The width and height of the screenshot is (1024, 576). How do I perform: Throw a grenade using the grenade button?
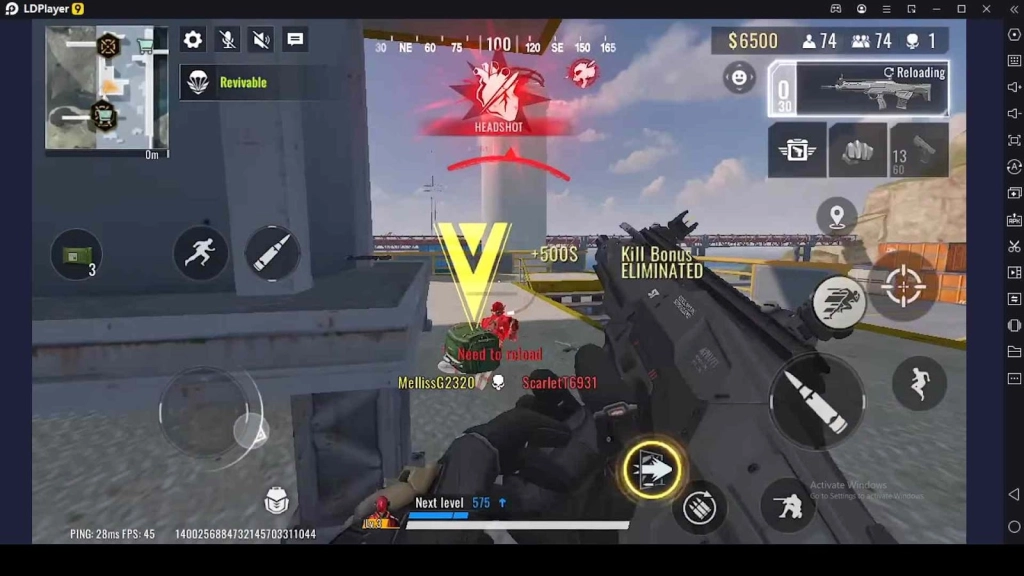click(x=700, y=508)
